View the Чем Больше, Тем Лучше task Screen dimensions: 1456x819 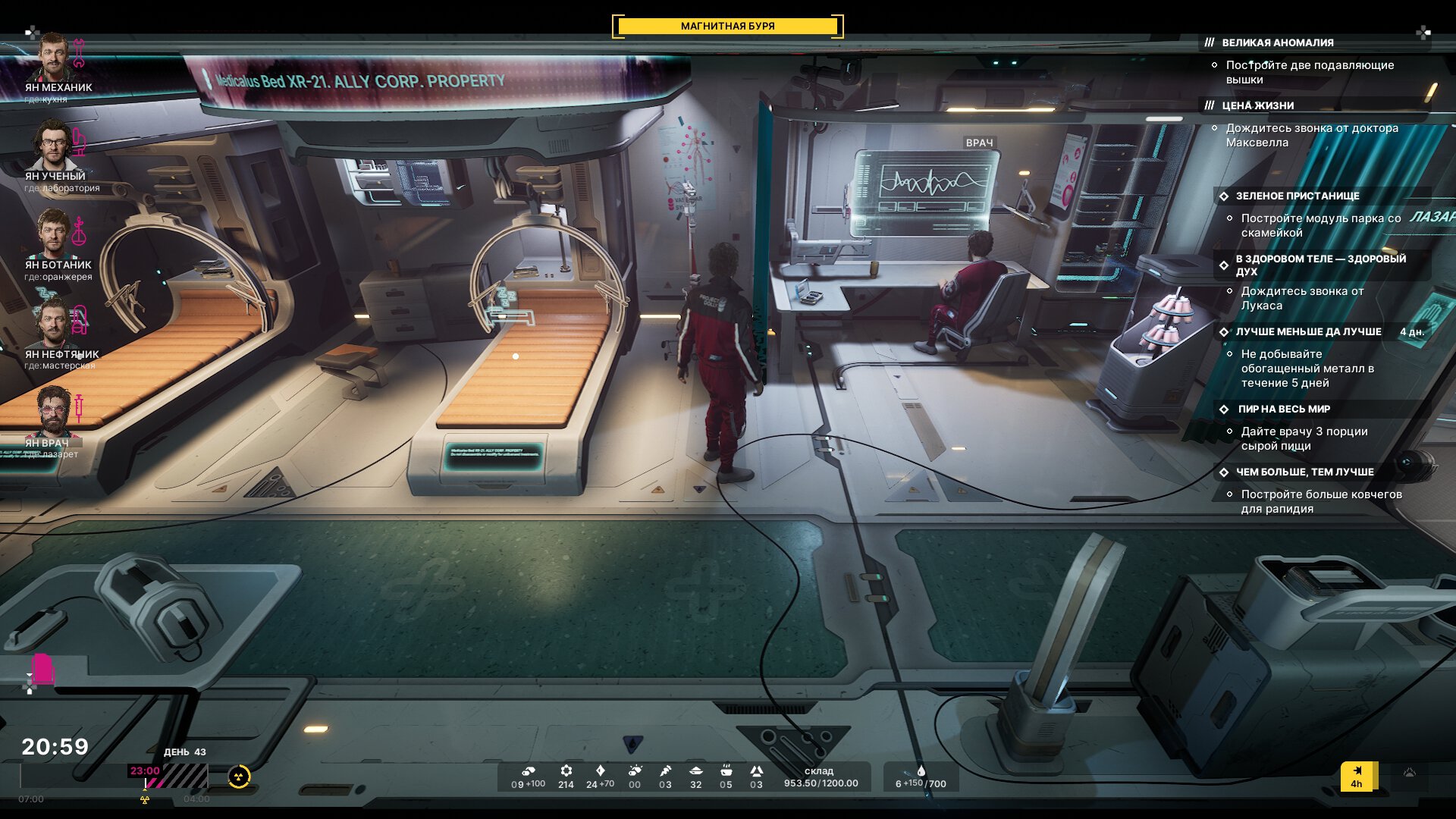1304,472
